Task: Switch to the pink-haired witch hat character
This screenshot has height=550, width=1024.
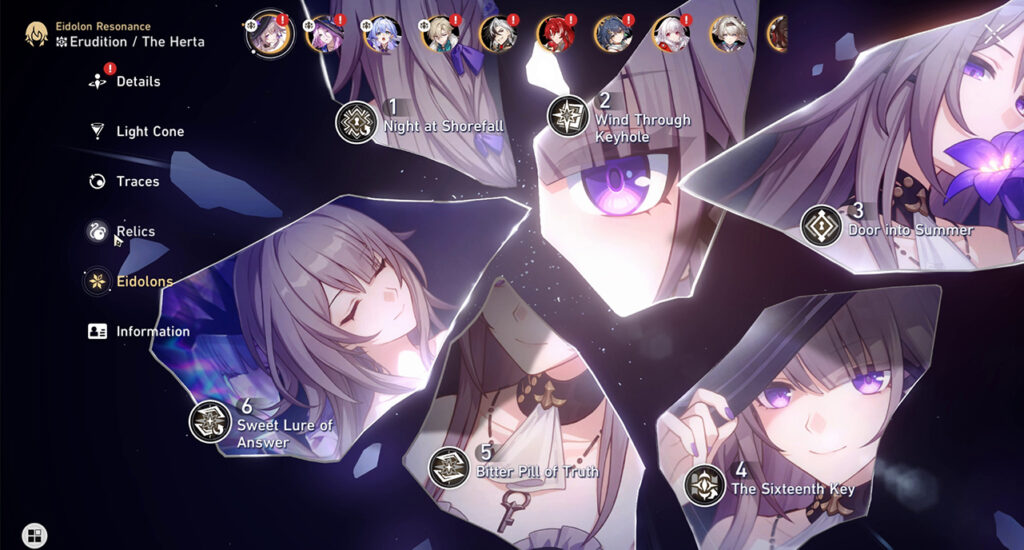Action: point(326,34)
